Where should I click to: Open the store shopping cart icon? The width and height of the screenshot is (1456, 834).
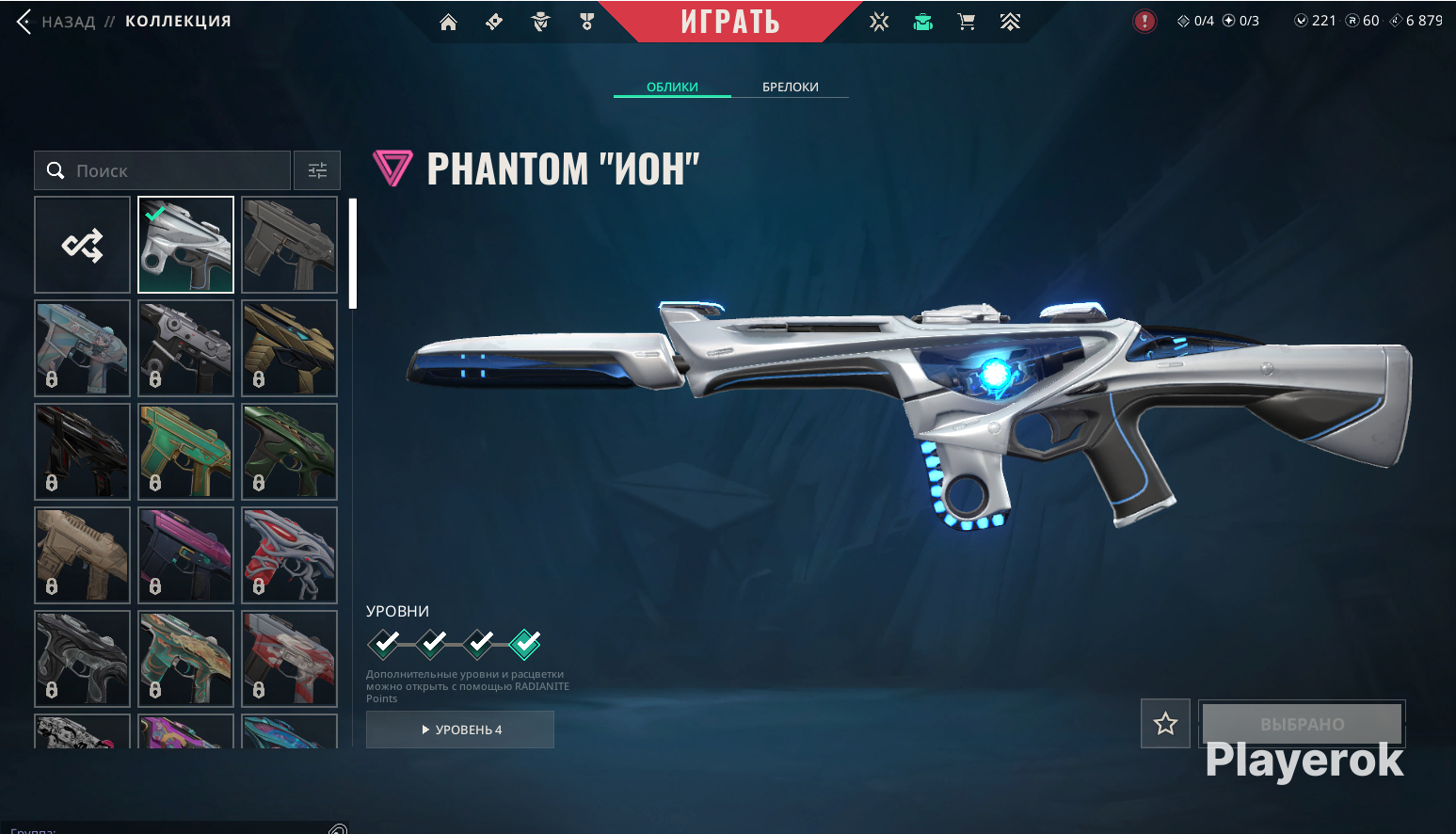(x=966, y=22)
